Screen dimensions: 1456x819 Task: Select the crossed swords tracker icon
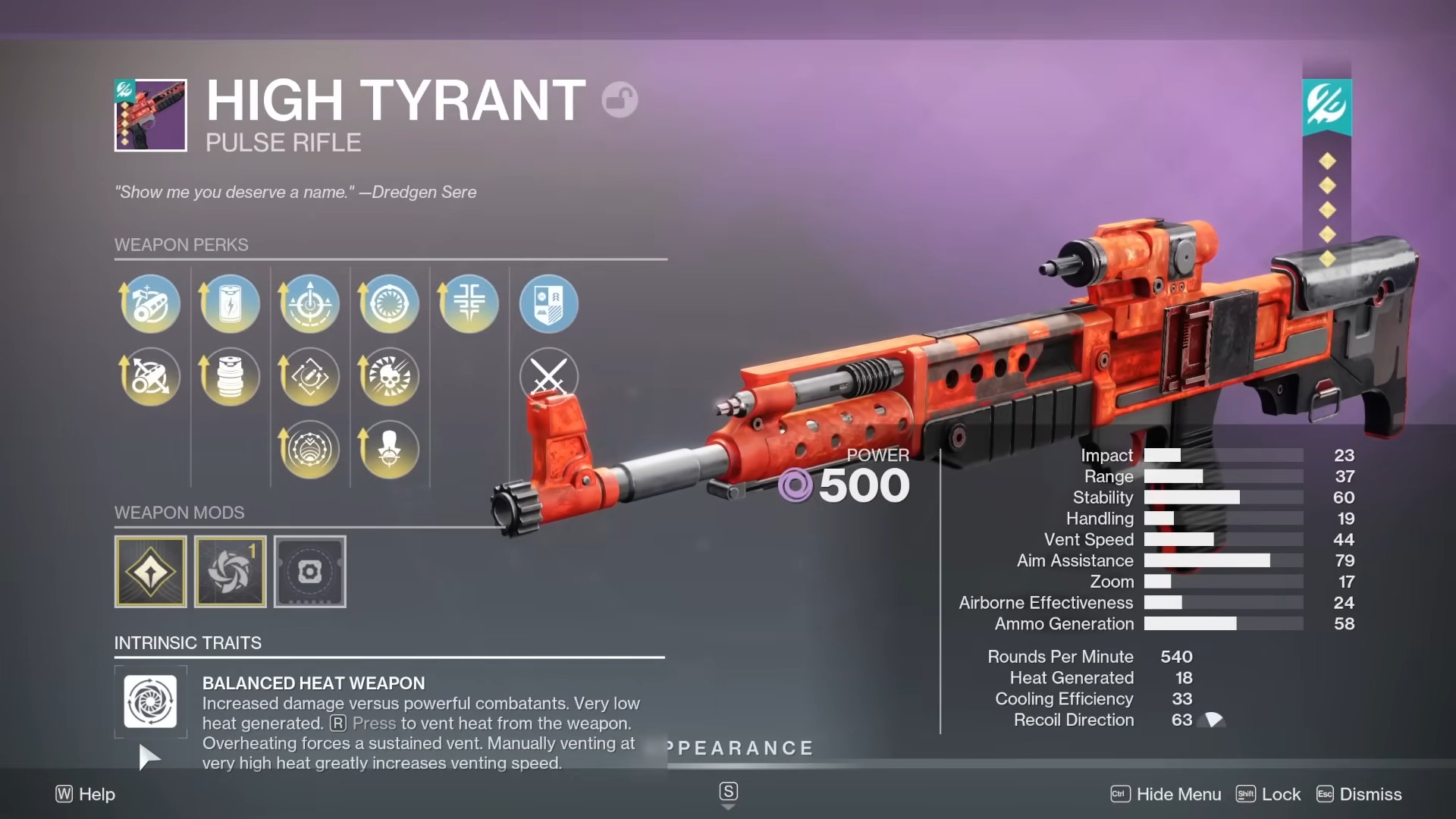548,377
